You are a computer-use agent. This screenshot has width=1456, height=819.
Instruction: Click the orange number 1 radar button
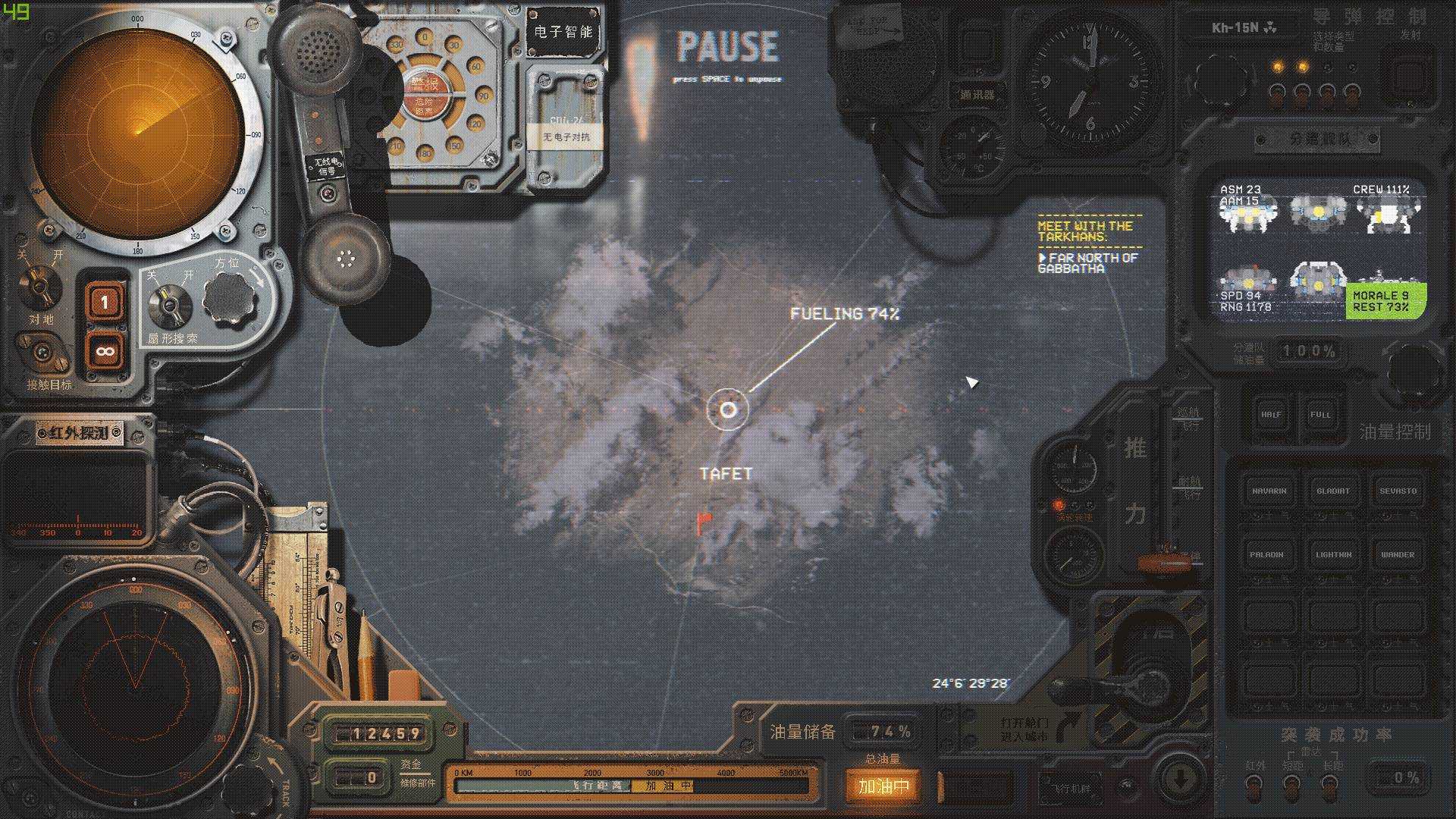(x=105, y=302)
